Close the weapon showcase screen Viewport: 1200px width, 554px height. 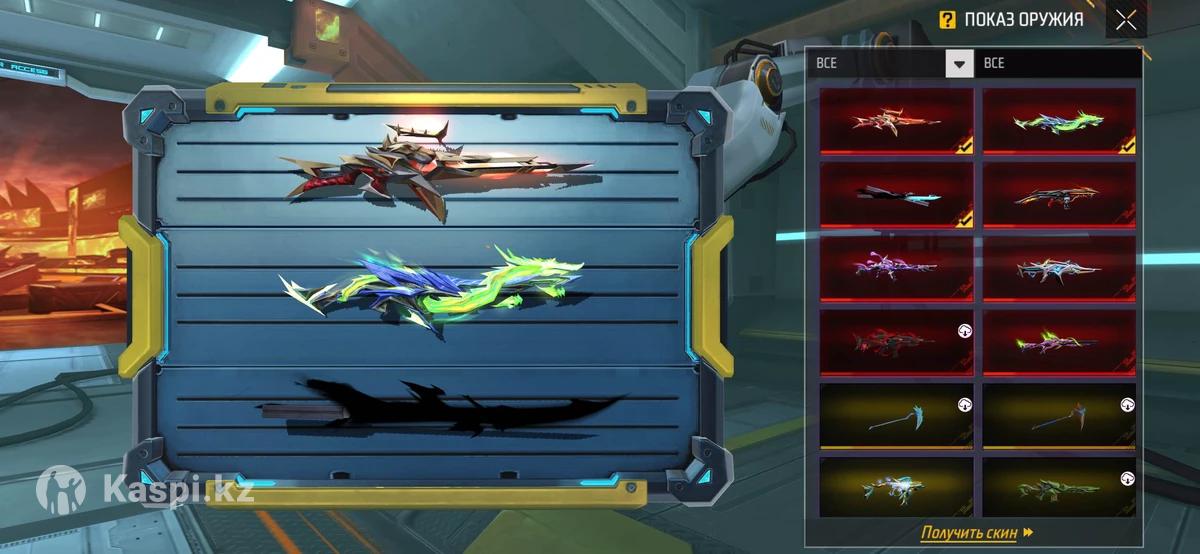coord(1126,20)
